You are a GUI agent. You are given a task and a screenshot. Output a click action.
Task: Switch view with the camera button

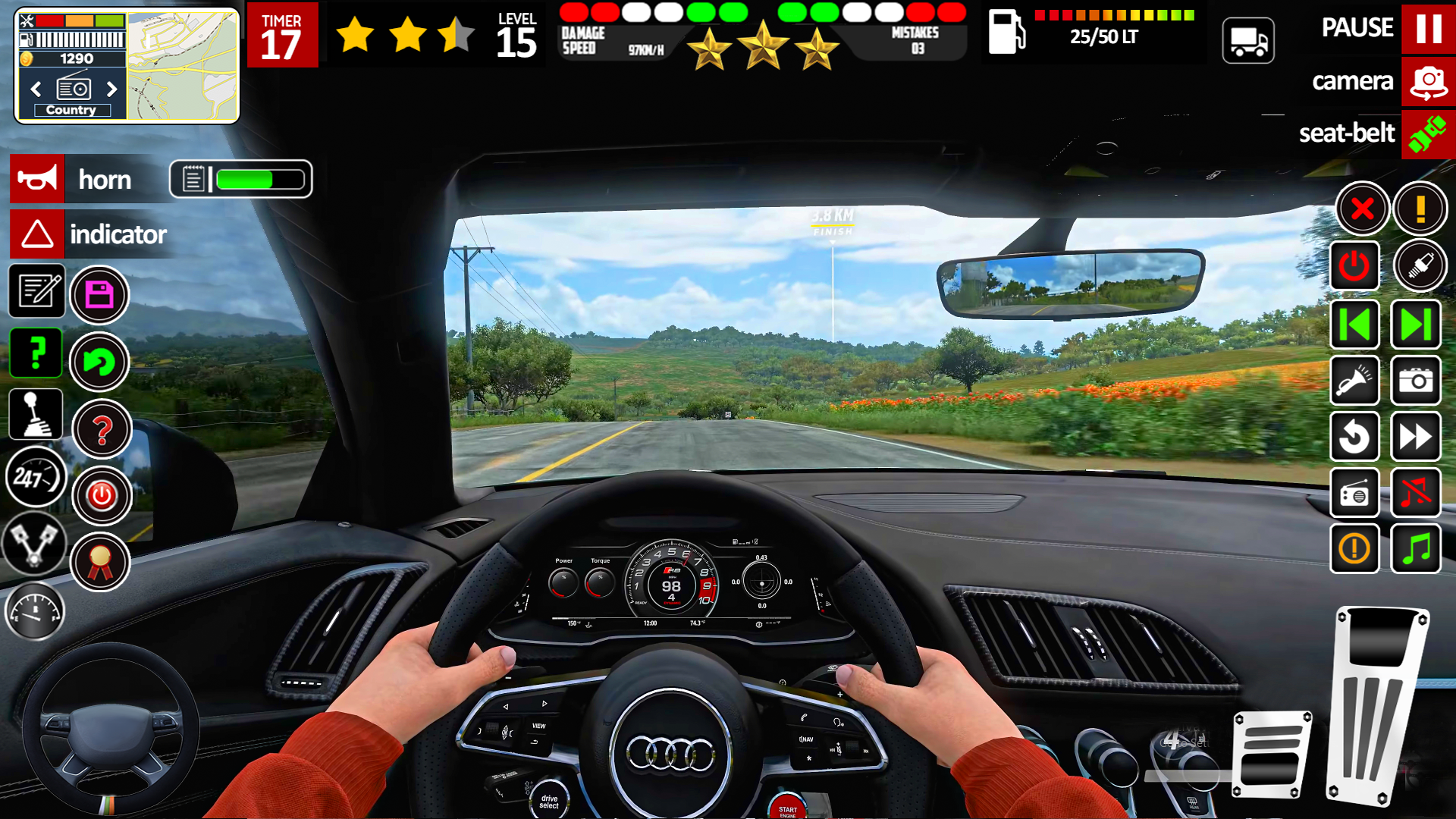(1428, 81)
